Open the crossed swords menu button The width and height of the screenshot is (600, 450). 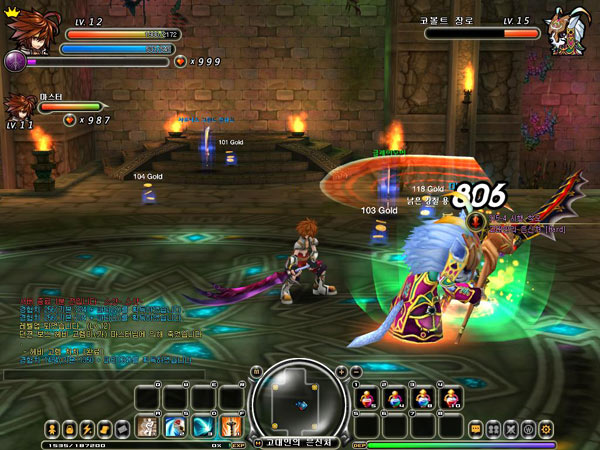coord(510,428)
